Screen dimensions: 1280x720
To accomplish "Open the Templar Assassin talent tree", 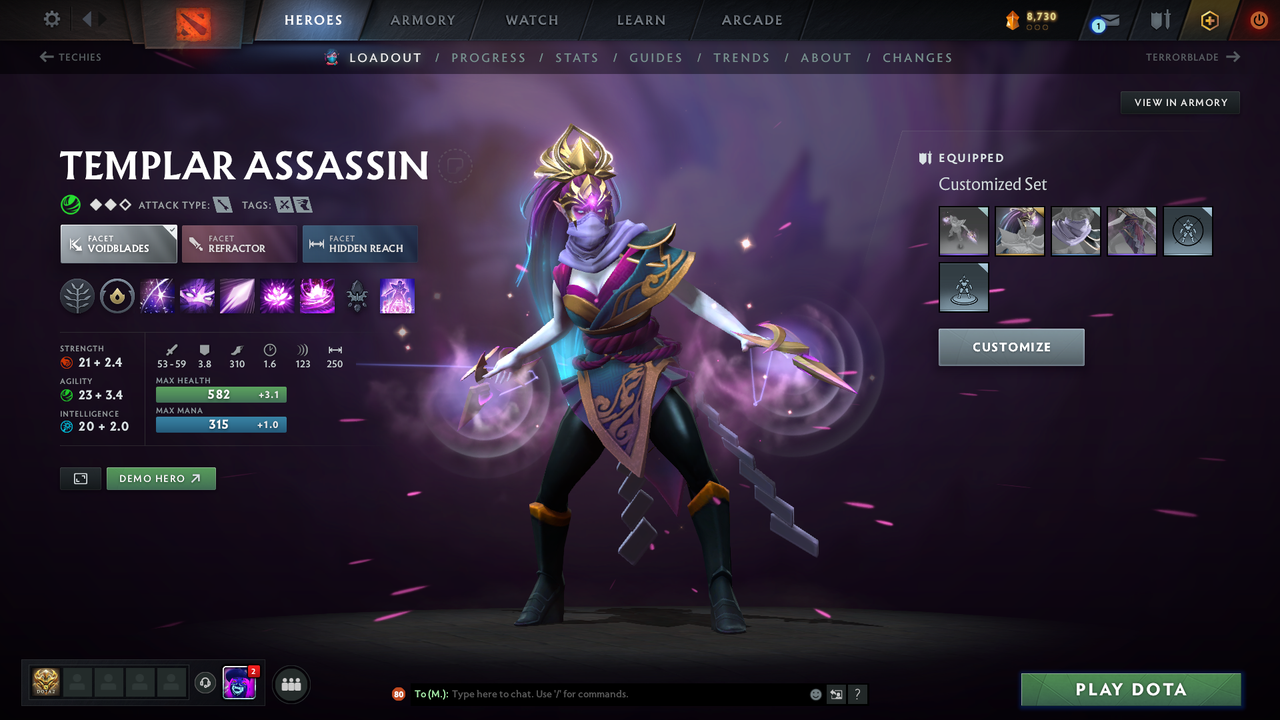I will pyautogui.click(x=77, y=295).
